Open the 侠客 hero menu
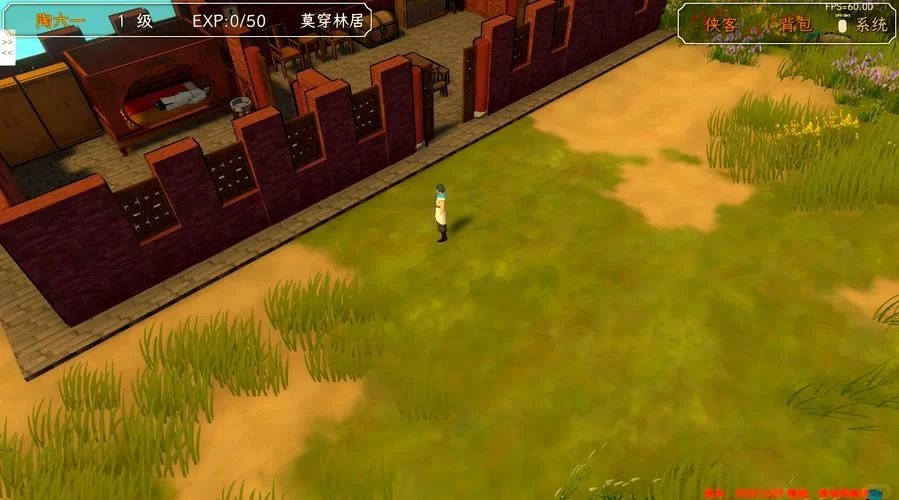Image resolution: width=899 pixels, height=500 pixels. pyautogui.click(x=721, y=25)
